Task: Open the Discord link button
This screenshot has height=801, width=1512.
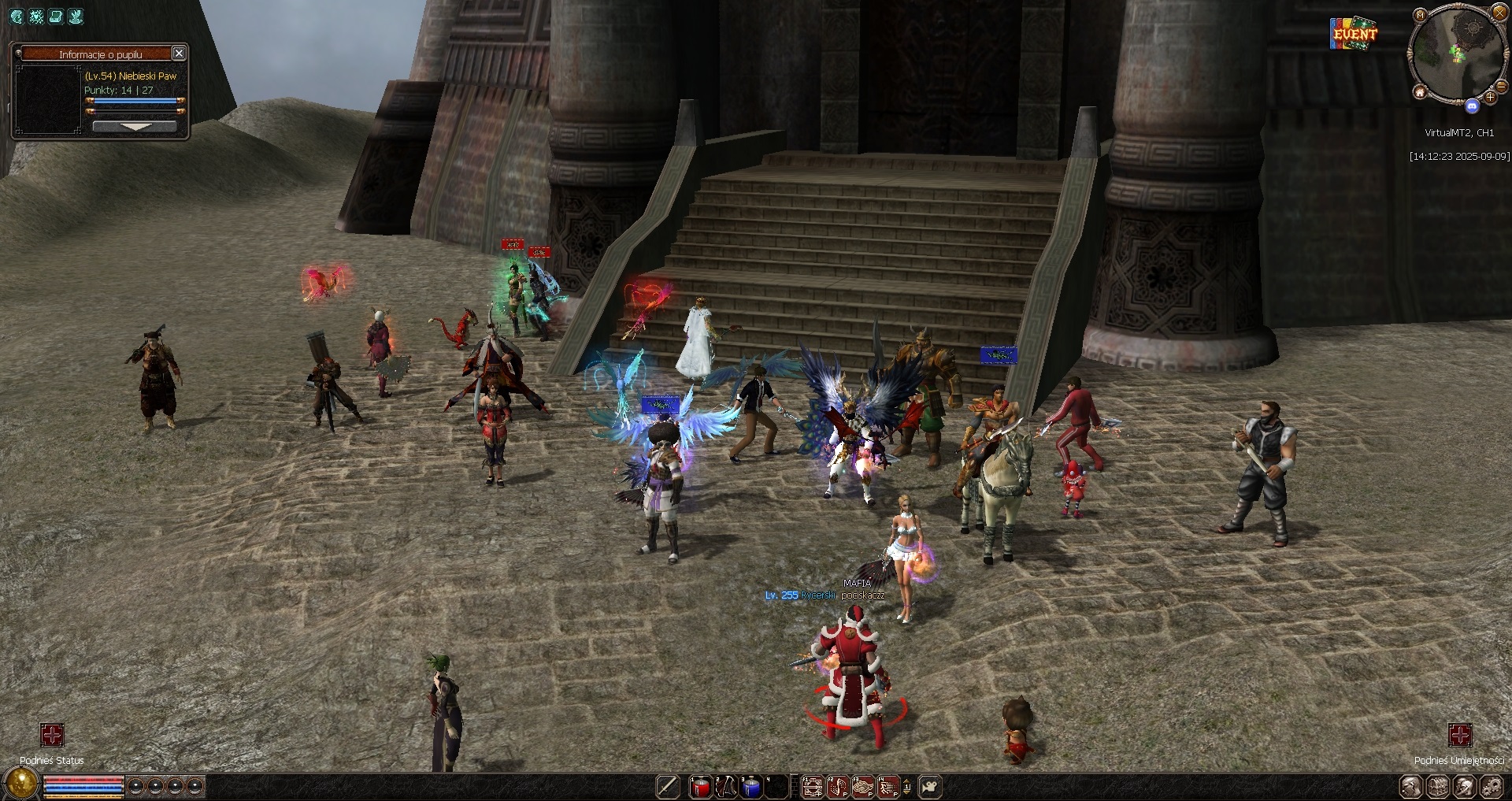Action: (x=1472, y=105)
